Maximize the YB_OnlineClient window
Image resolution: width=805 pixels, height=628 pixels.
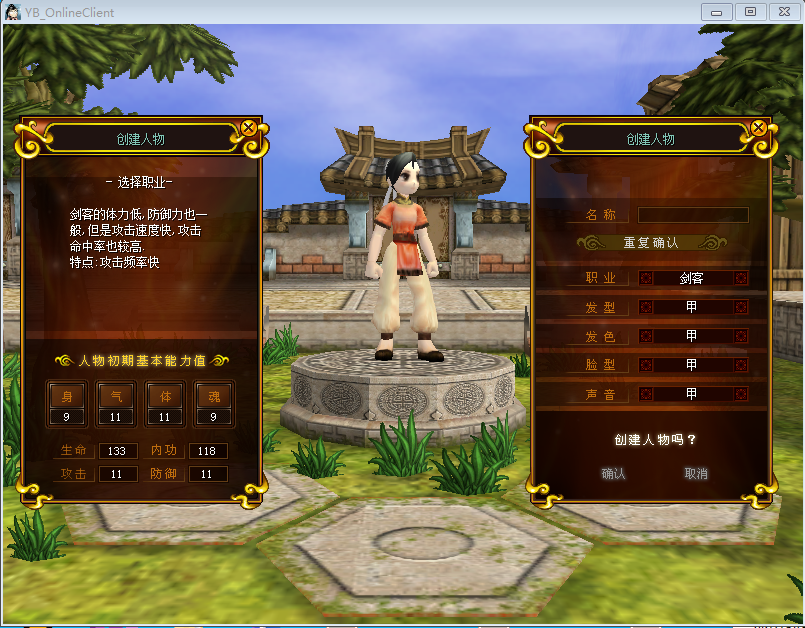pos(750,12)
